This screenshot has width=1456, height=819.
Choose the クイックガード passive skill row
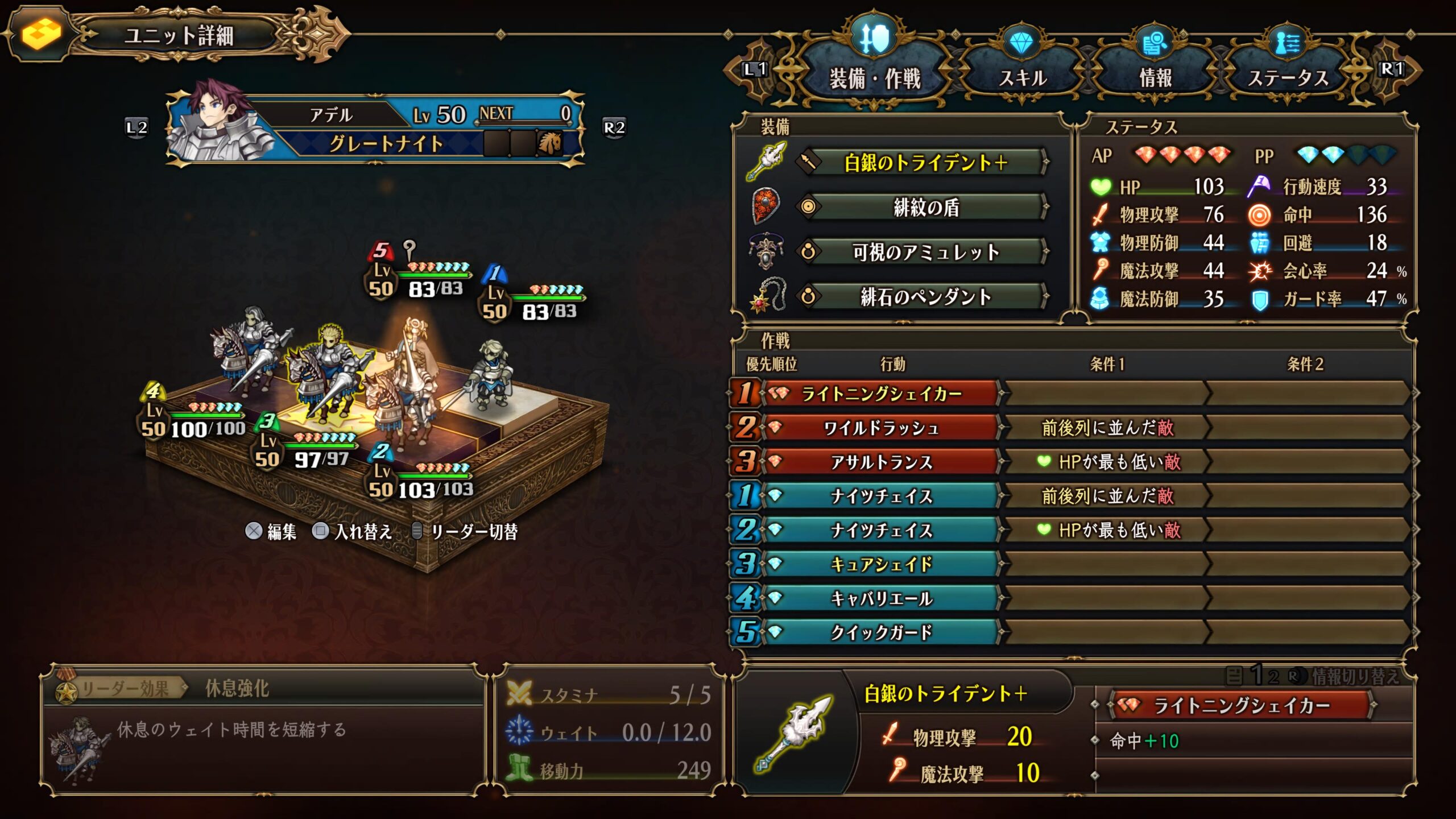[x=880, y=632]
